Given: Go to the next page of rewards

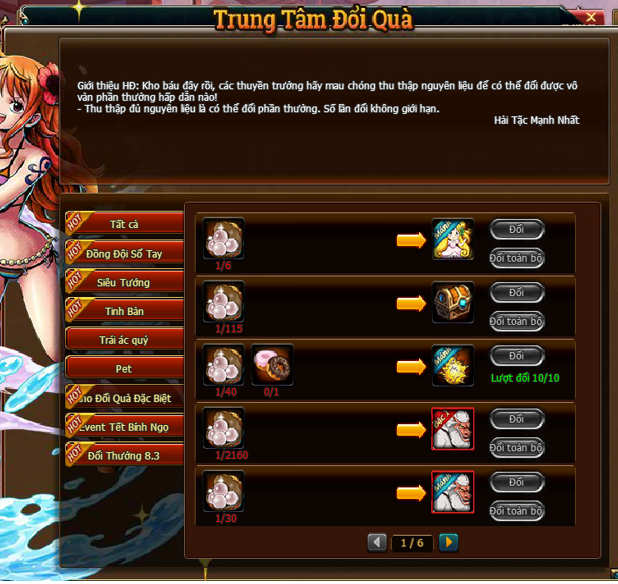Looking at the screenshot, I should 449,543.
